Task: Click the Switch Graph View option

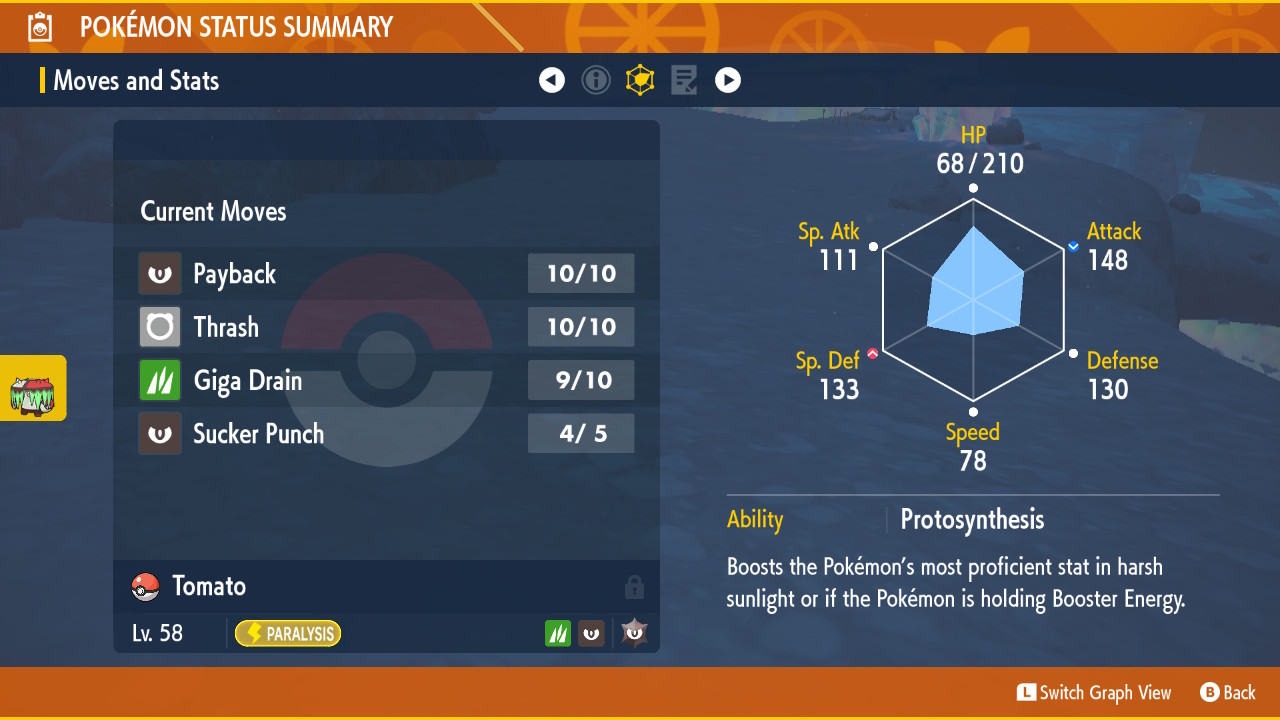Action: (1094, 693)
